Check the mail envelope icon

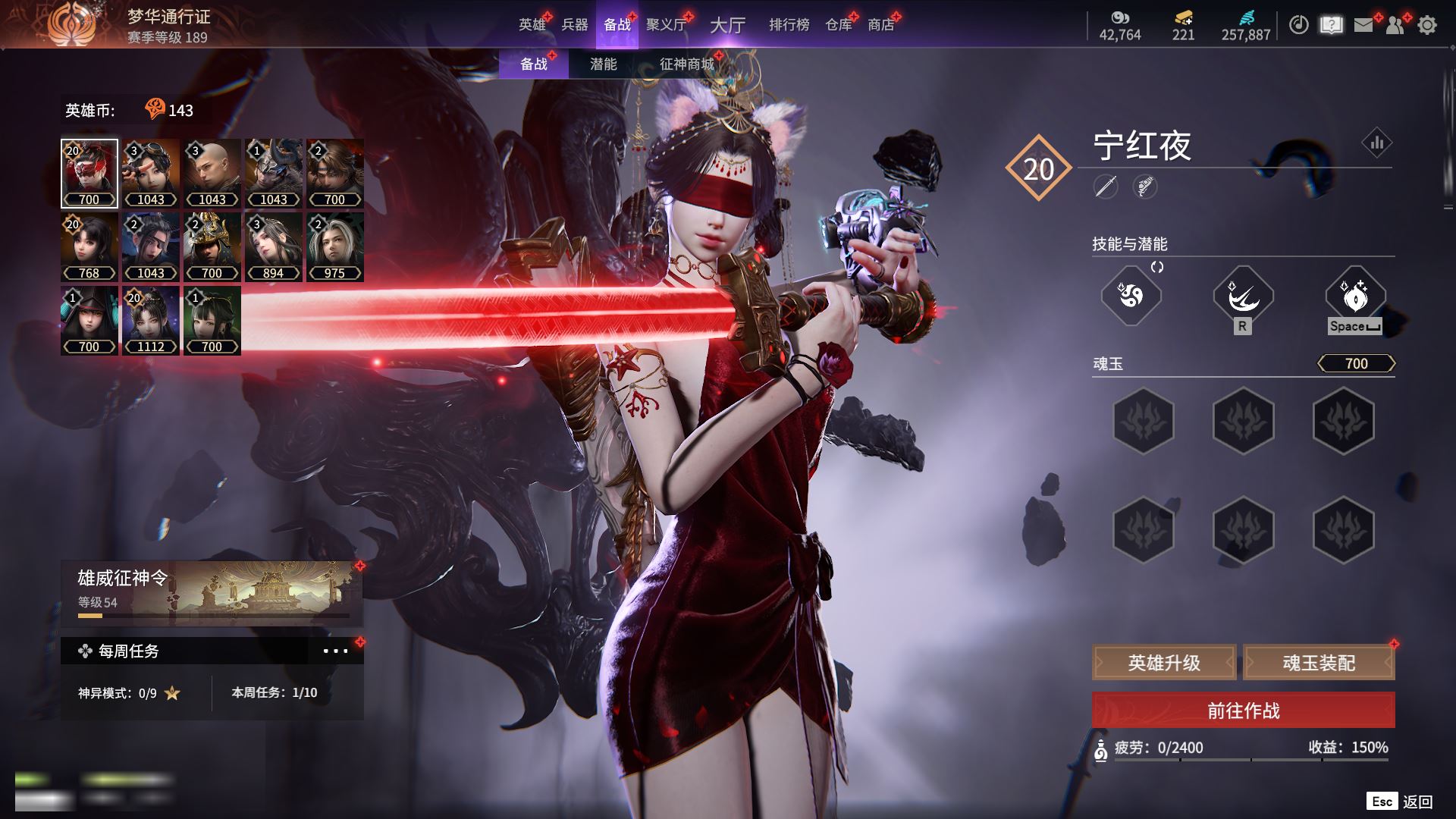tap(1363, 25)
